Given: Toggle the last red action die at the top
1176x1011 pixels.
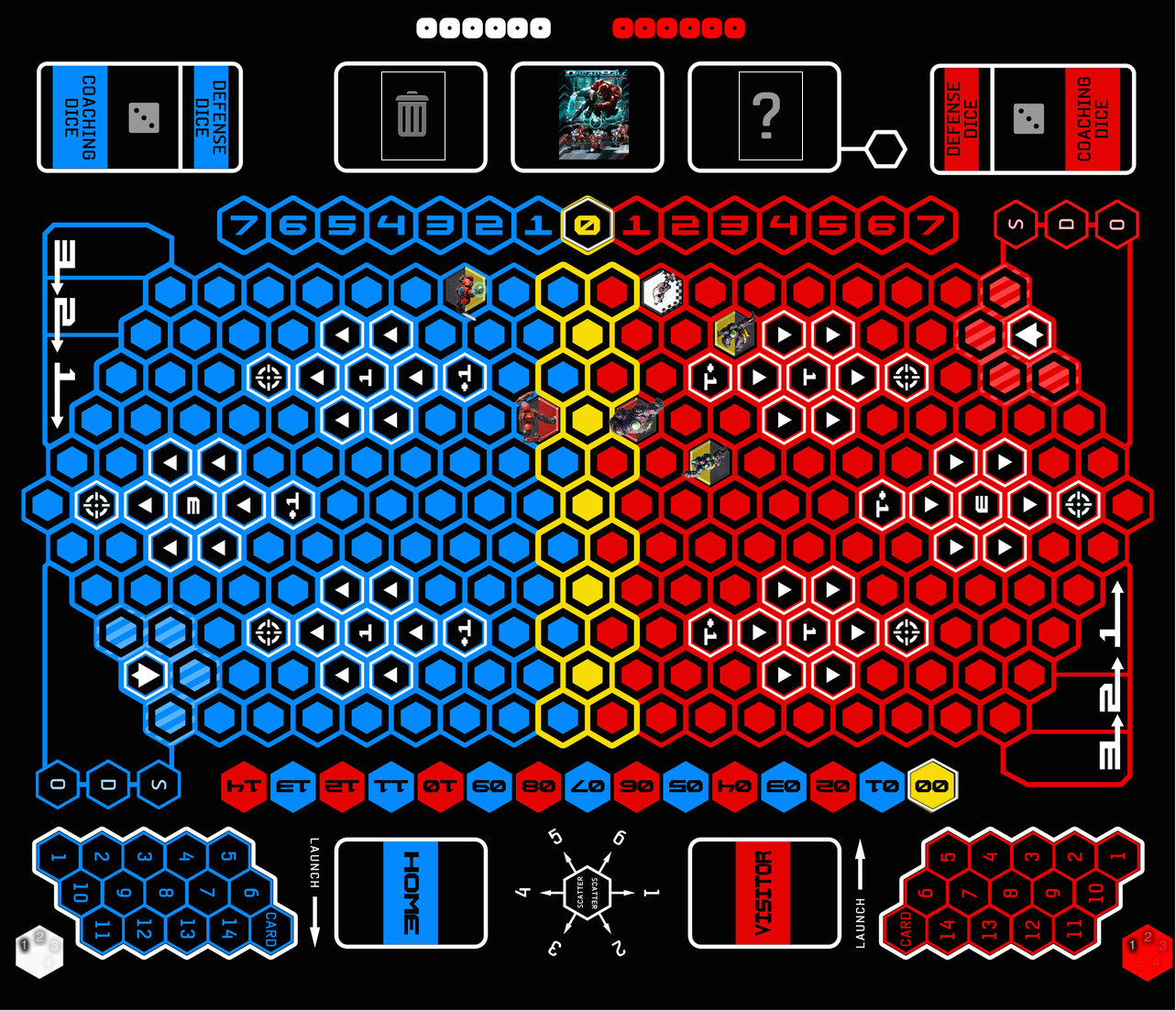Looking at the screenshot, I should coord(736,27).
